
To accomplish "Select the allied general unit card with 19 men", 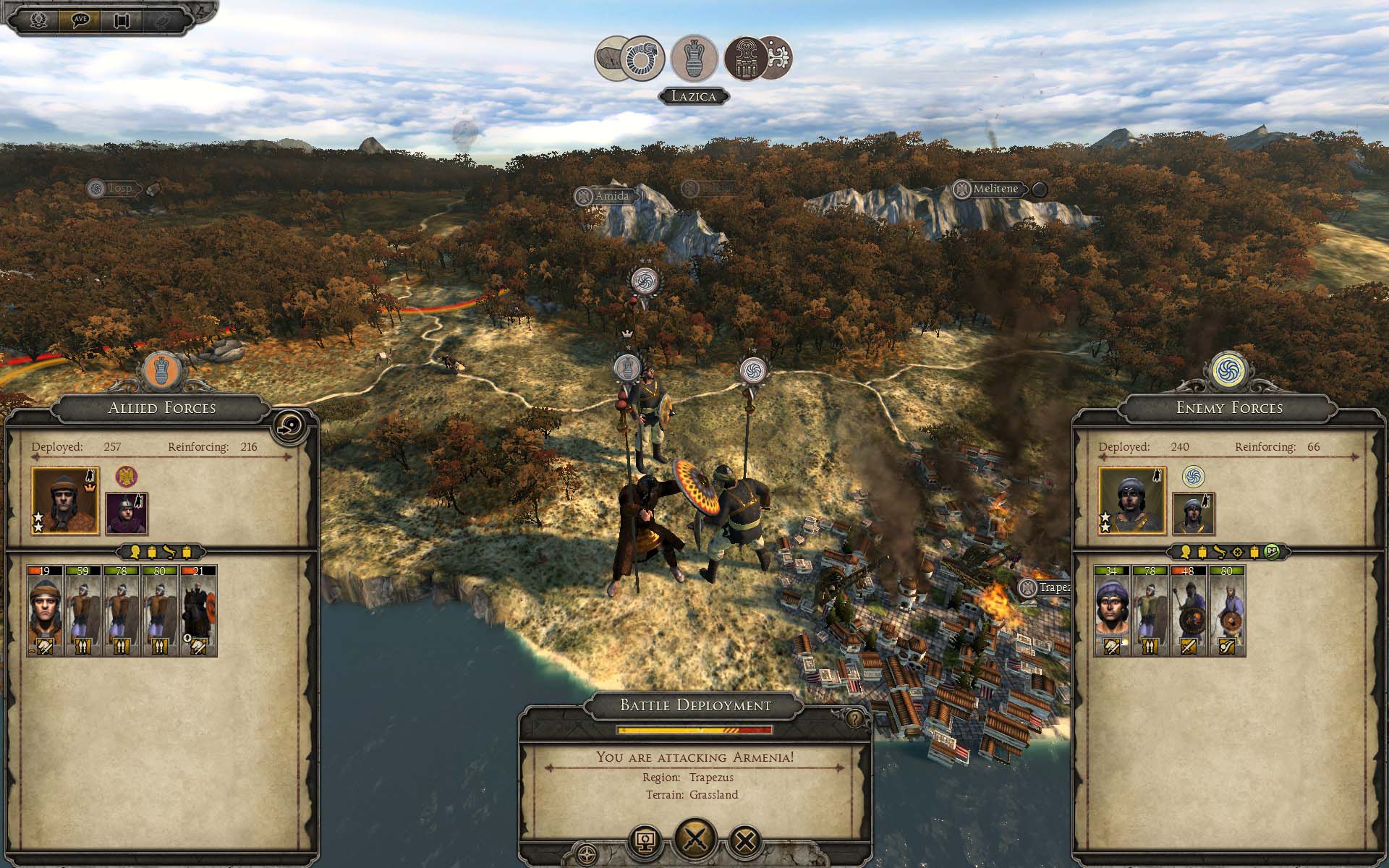I will [x=44, y=611].
